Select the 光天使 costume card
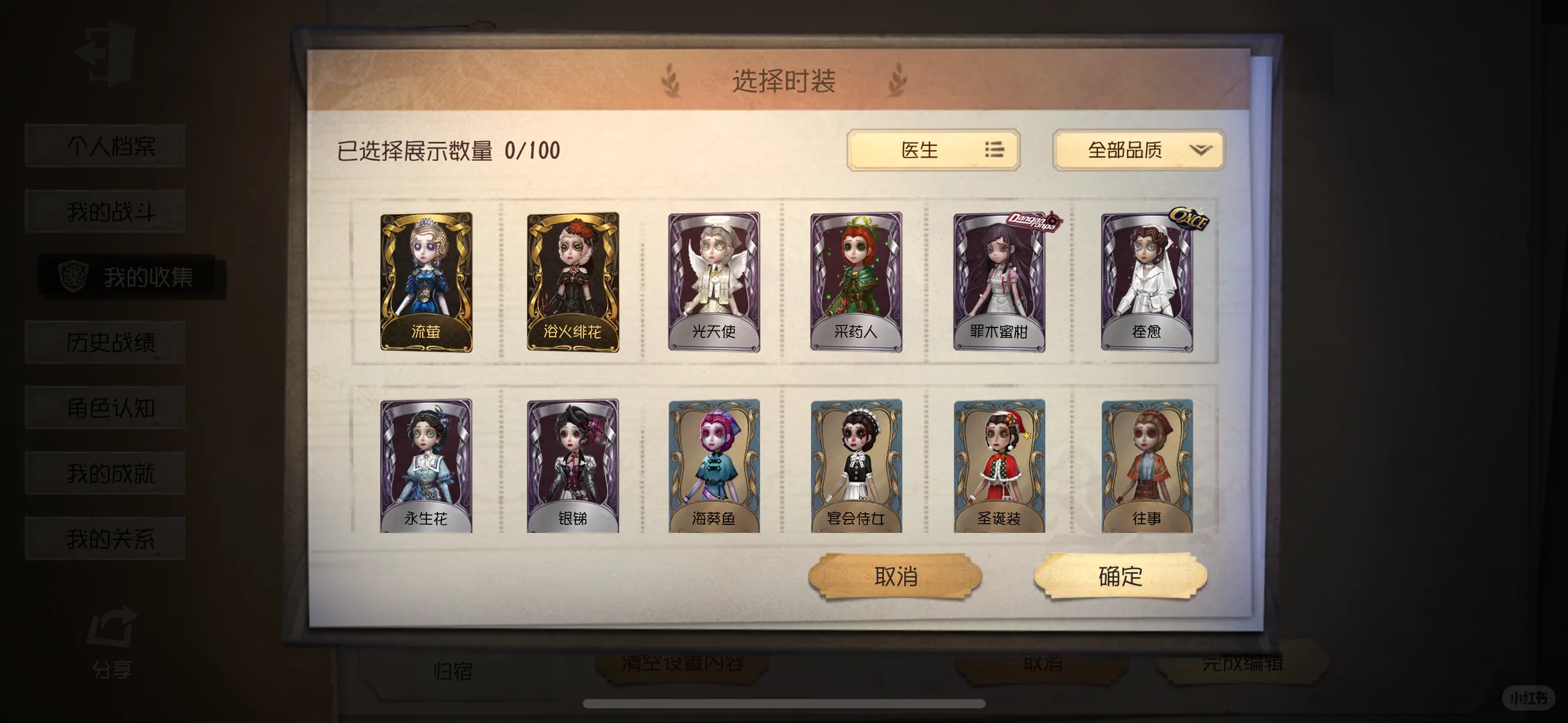 point(713,280)
